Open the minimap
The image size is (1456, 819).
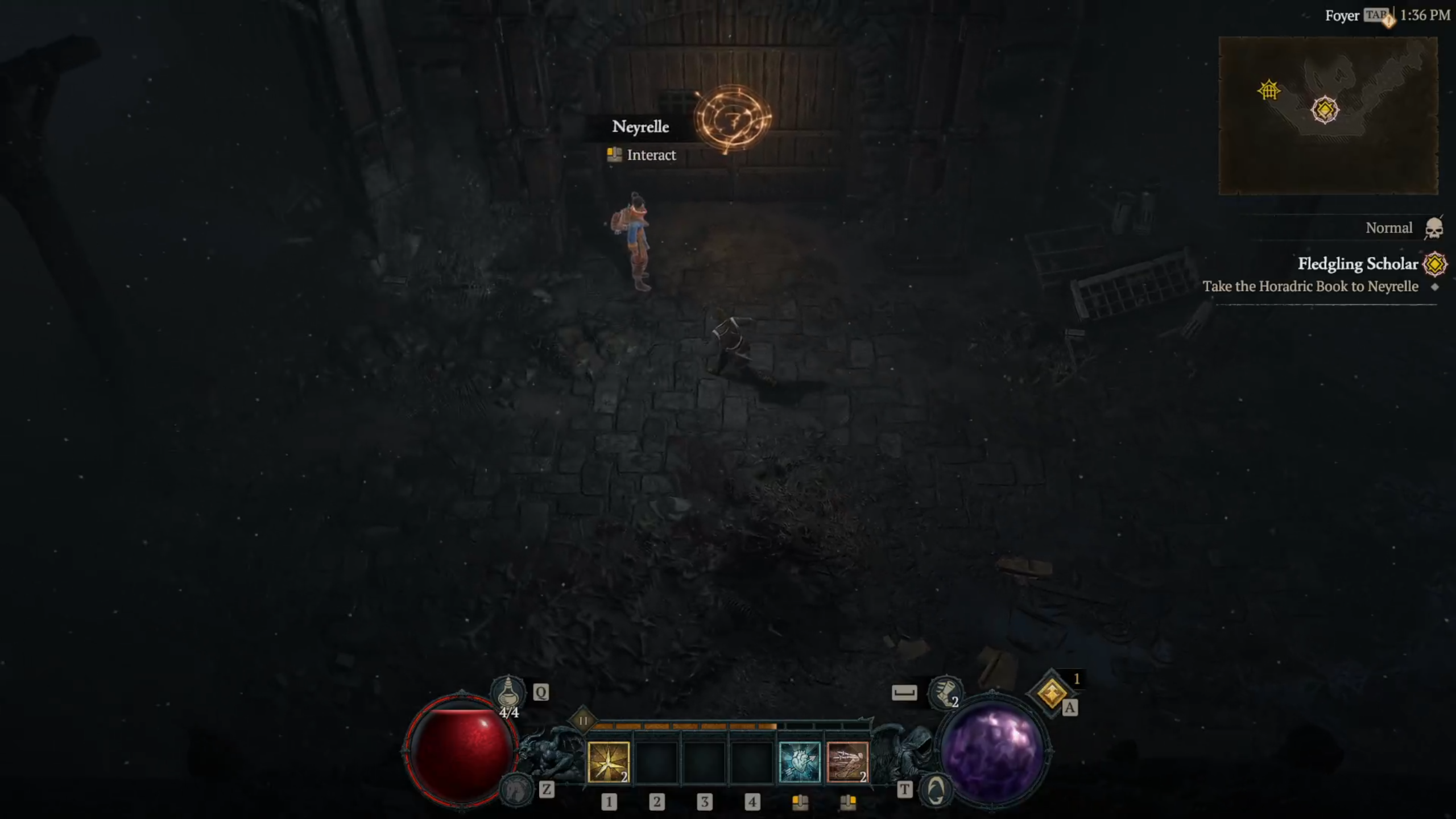tap(1328, 115)
